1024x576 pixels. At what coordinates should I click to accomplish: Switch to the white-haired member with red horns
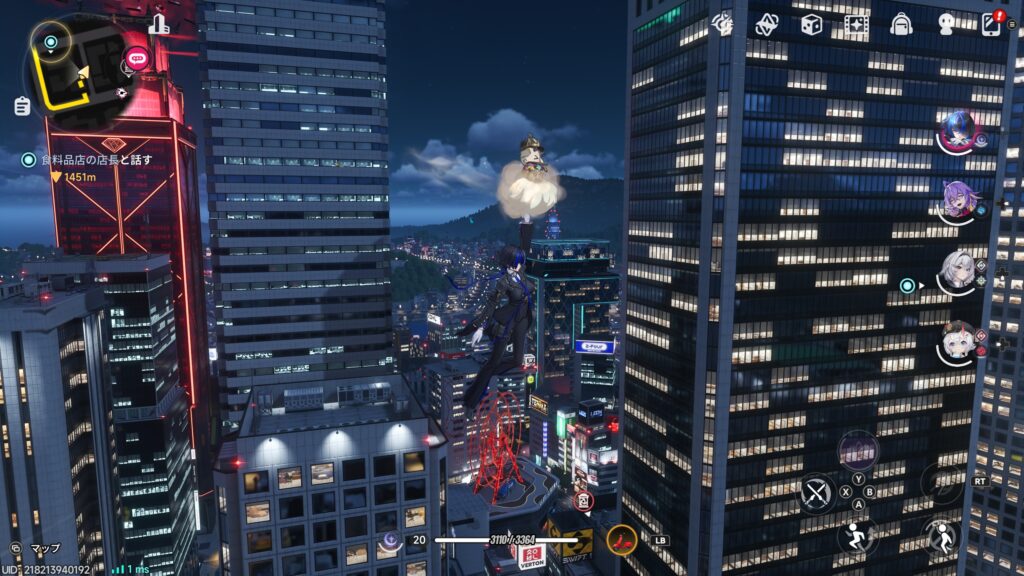click(x=957, y=343)
